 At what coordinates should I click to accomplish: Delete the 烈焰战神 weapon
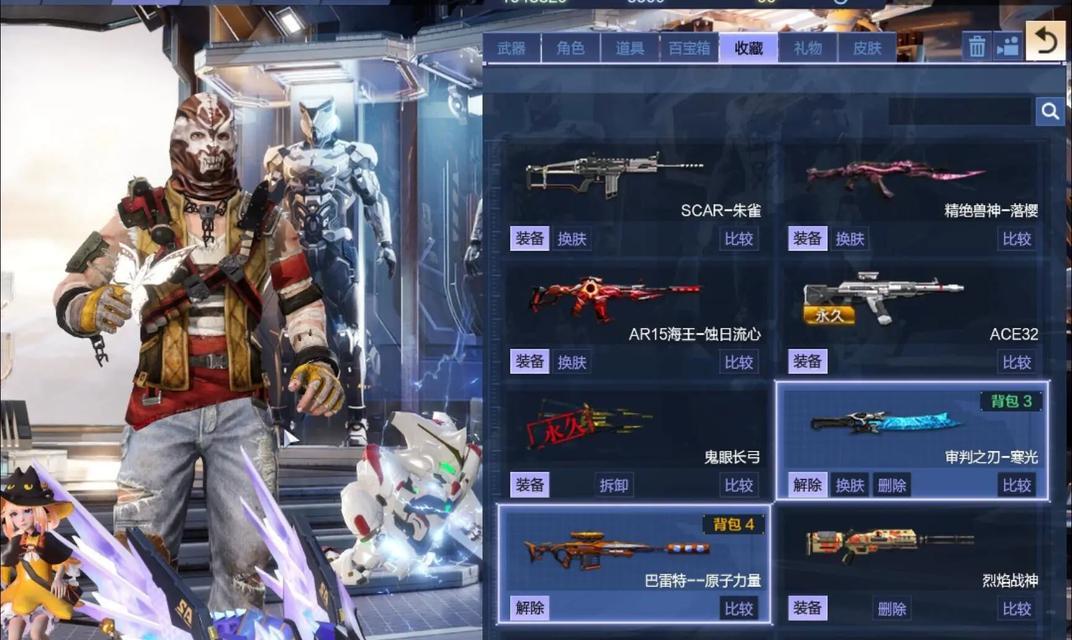pos(891,608)
